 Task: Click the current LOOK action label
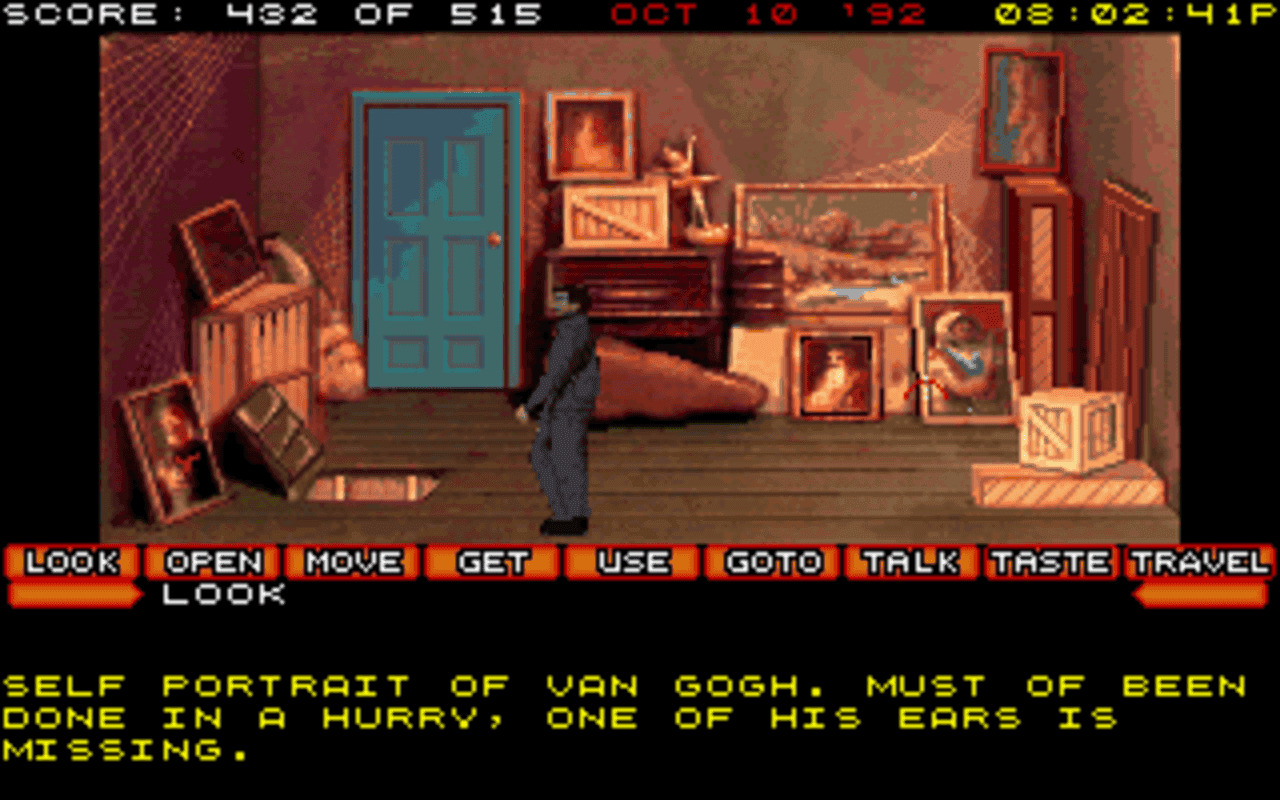[222, 595]
